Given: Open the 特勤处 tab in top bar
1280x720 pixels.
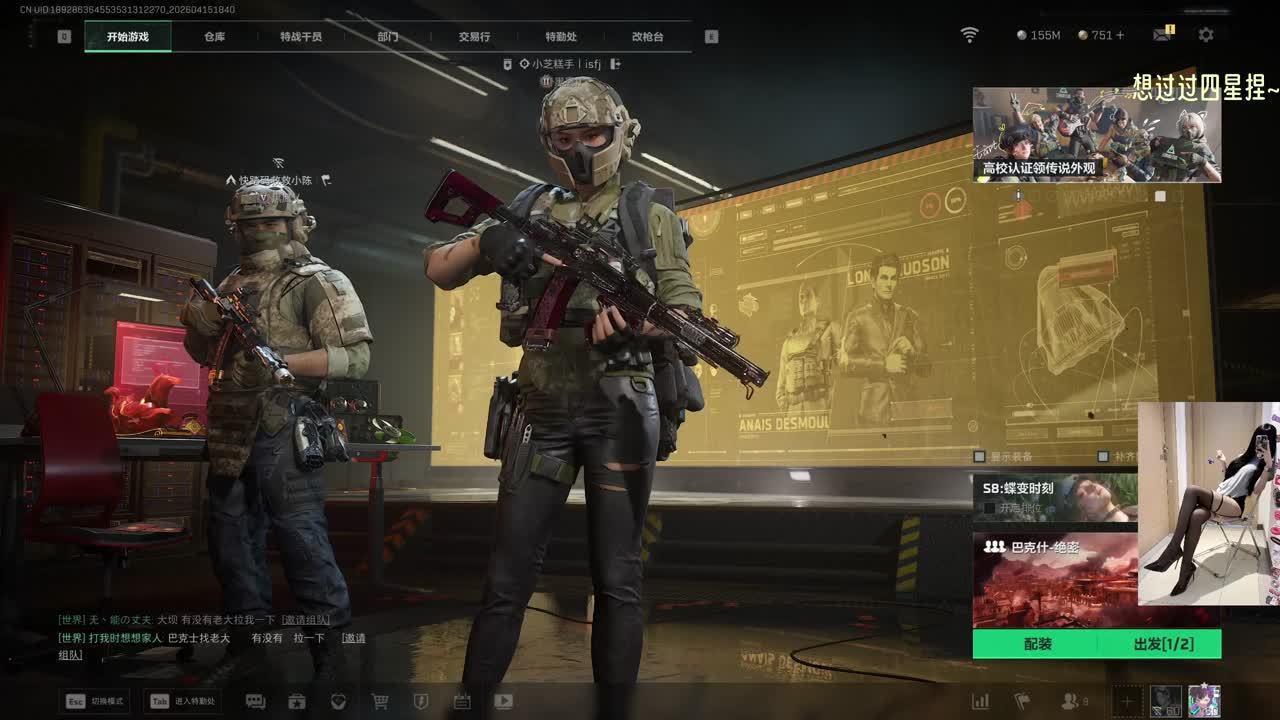Looking at the screenshot, I should (561, 37).
